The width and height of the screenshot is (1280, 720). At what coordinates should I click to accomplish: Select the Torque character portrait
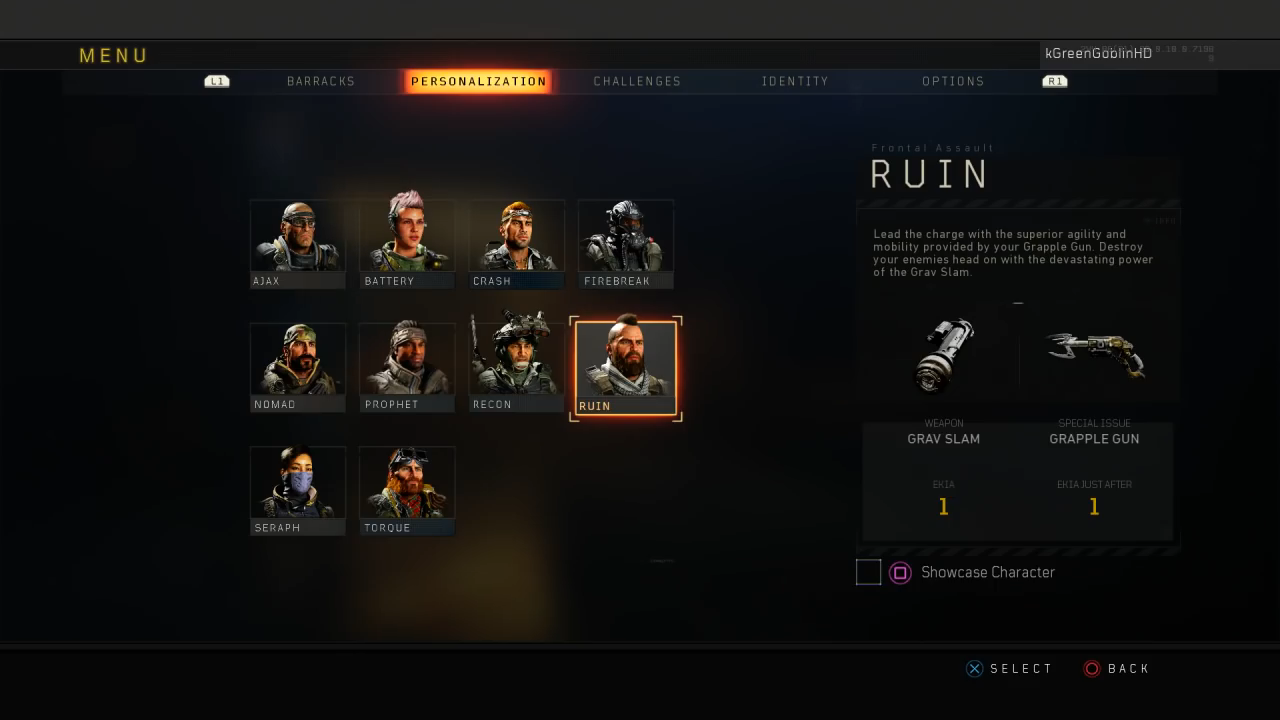pos(407,487)
